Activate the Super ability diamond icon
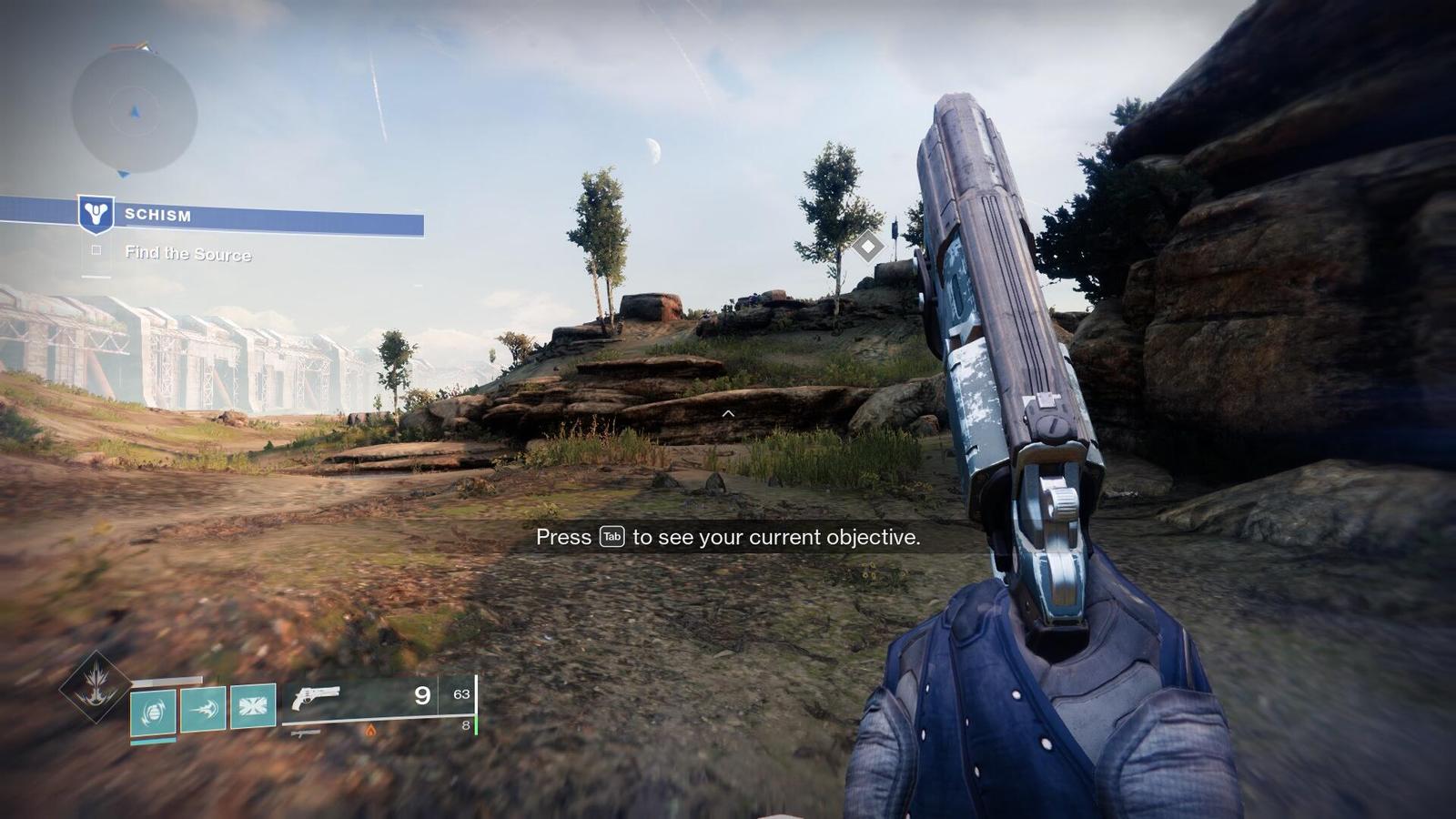 (95, 687)
